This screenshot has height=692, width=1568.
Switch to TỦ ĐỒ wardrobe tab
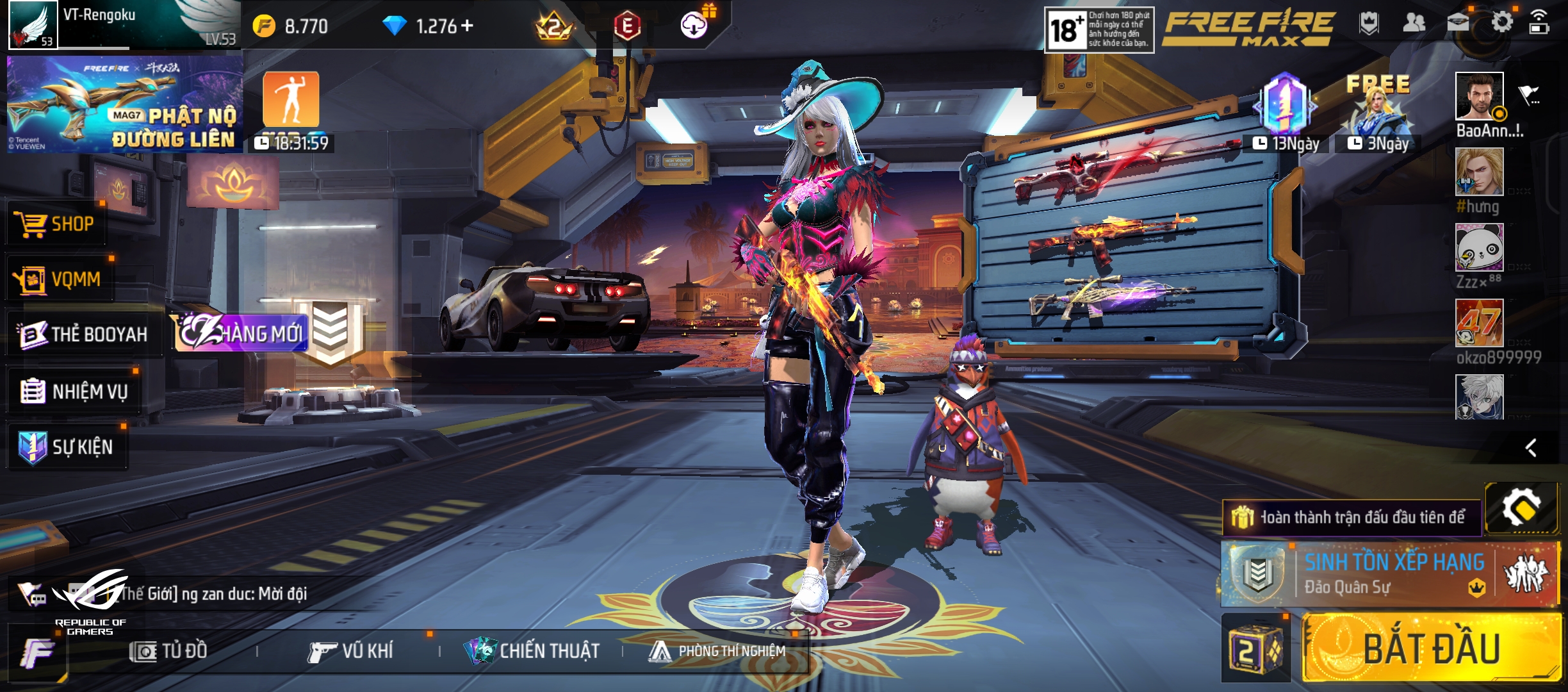click(x=169, y=651)
